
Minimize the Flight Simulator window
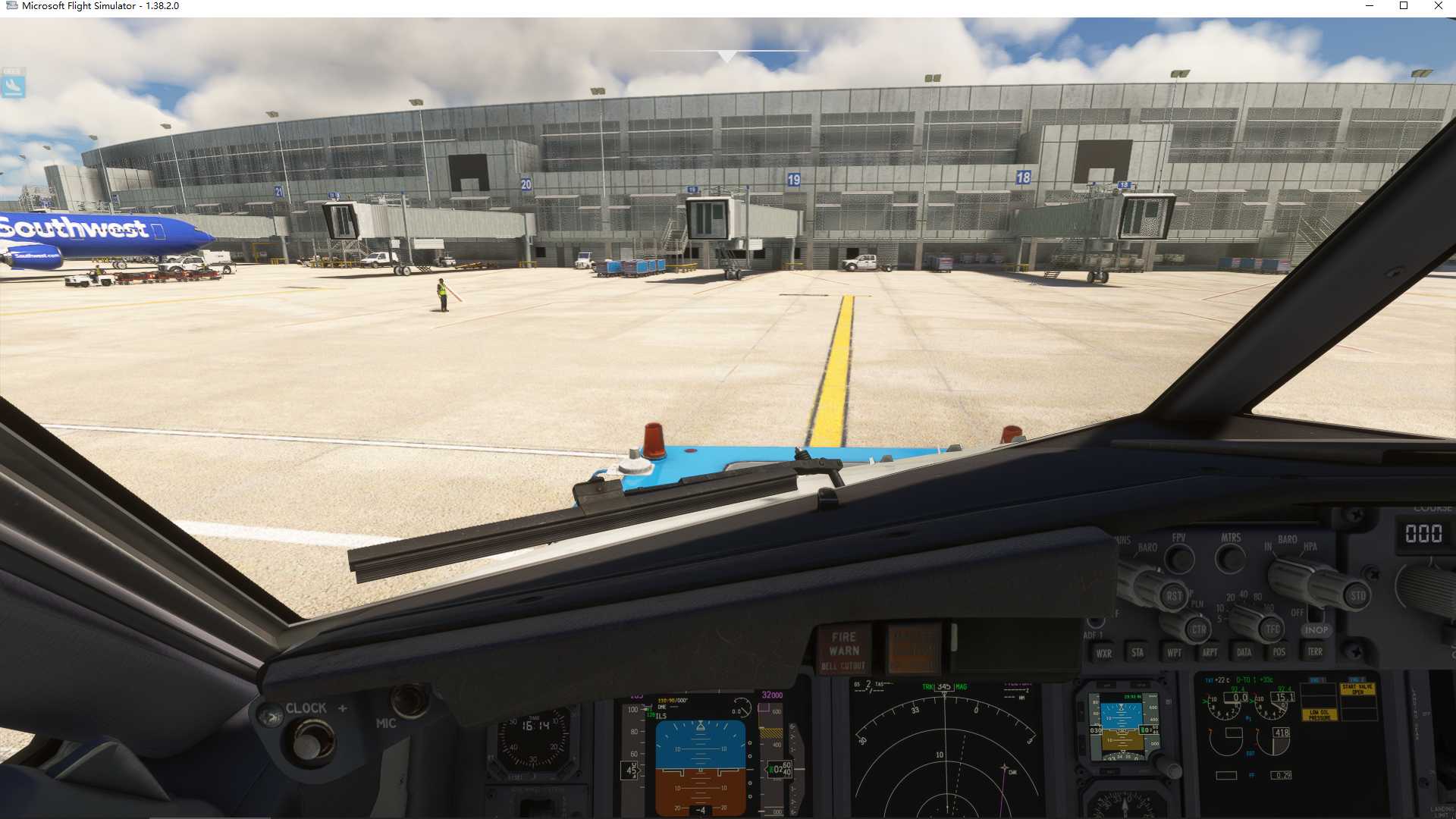(x=1370, y=6)
